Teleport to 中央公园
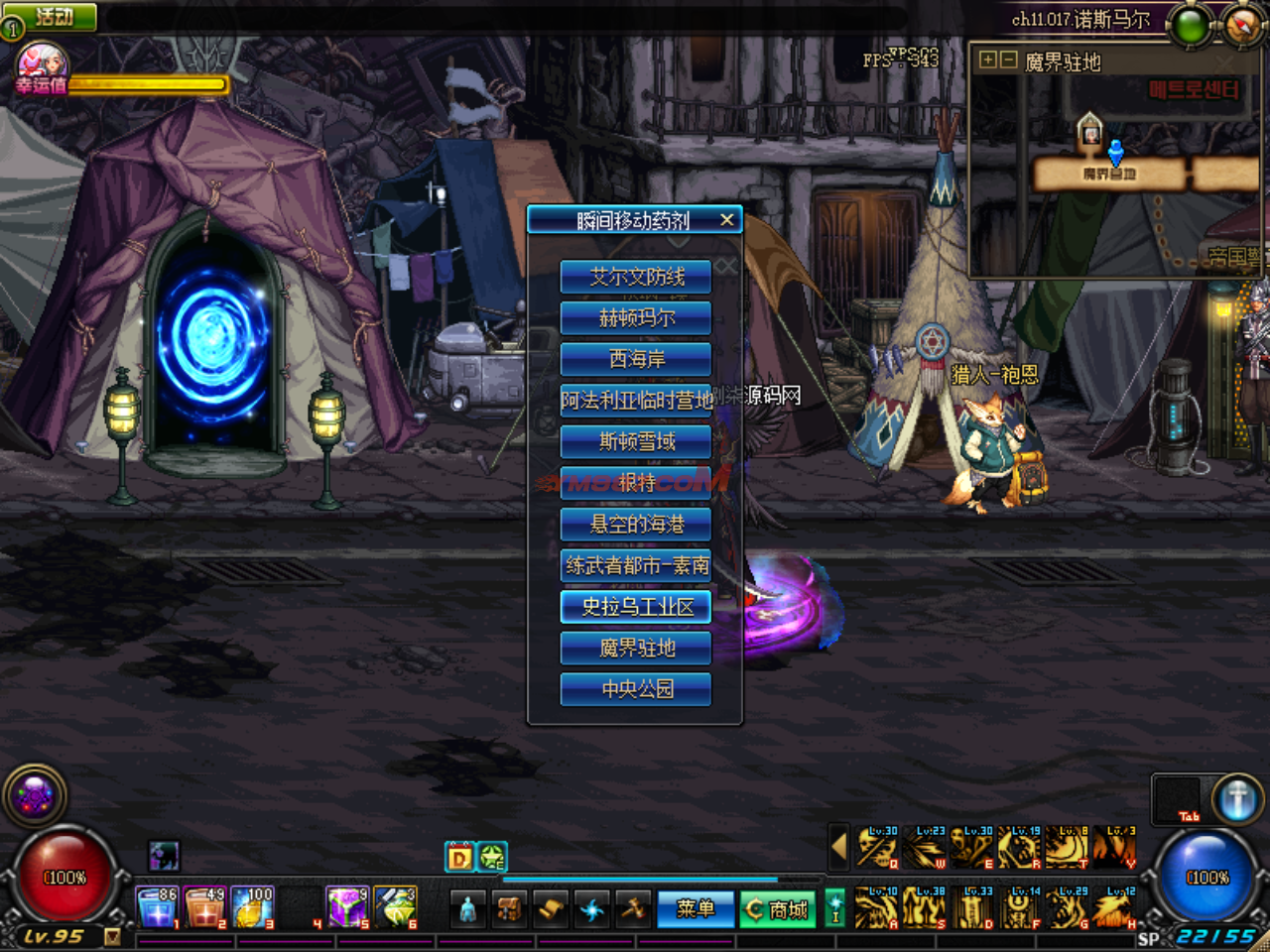 636,689
